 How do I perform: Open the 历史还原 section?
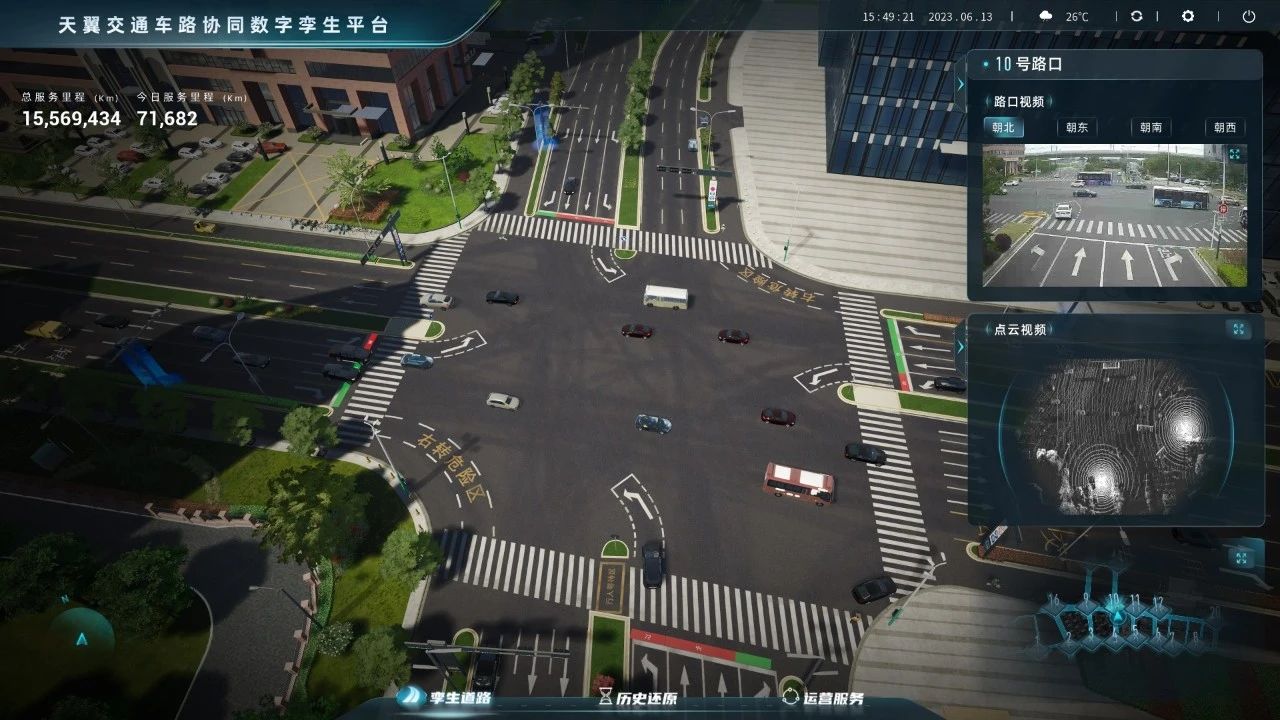point(634,698)
